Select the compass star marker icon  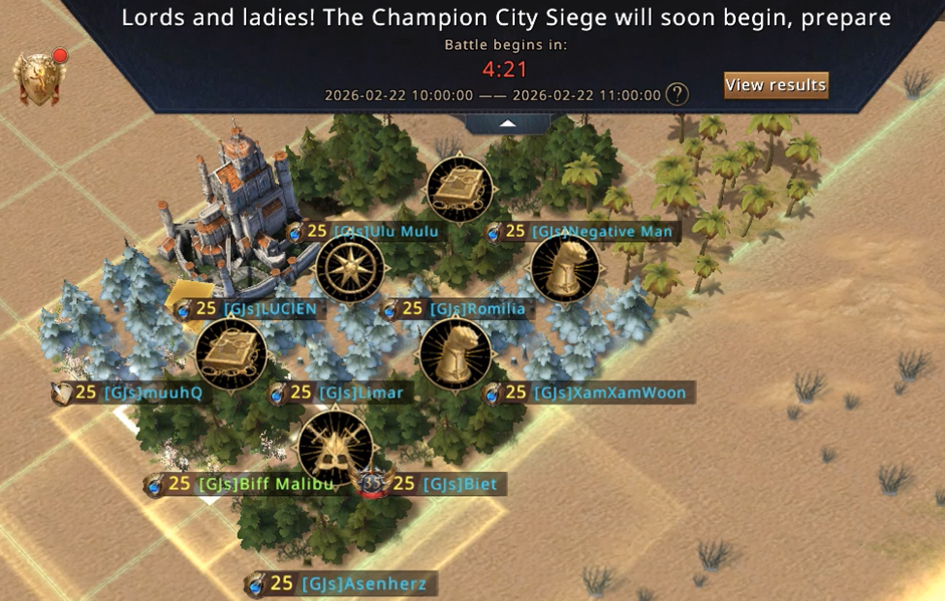click(350, 269)
